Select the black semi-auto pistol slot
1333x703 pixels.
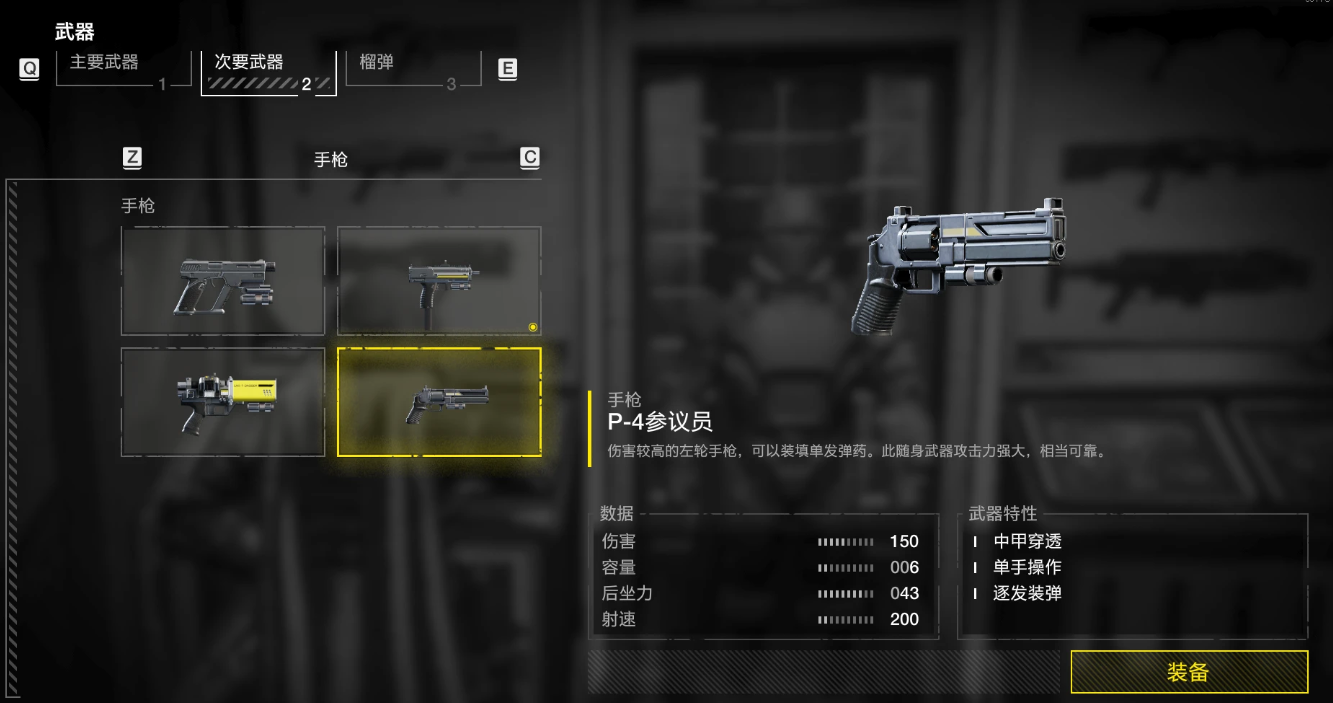pos(223,281)
